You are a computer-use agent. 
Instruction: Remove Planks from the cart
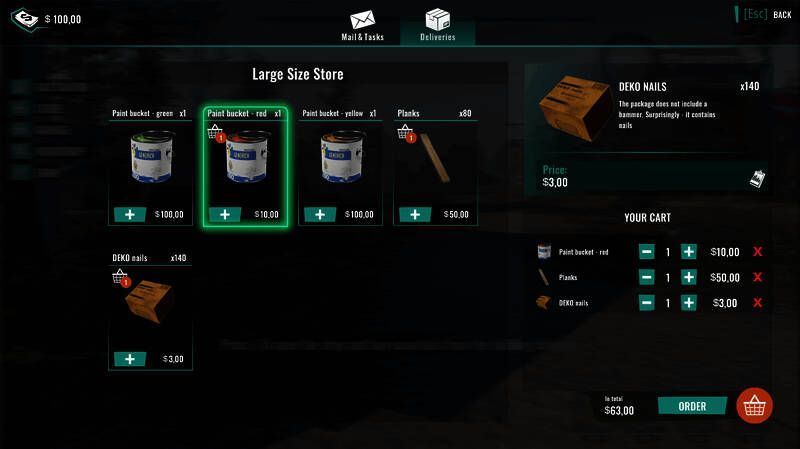pos(757,277)
